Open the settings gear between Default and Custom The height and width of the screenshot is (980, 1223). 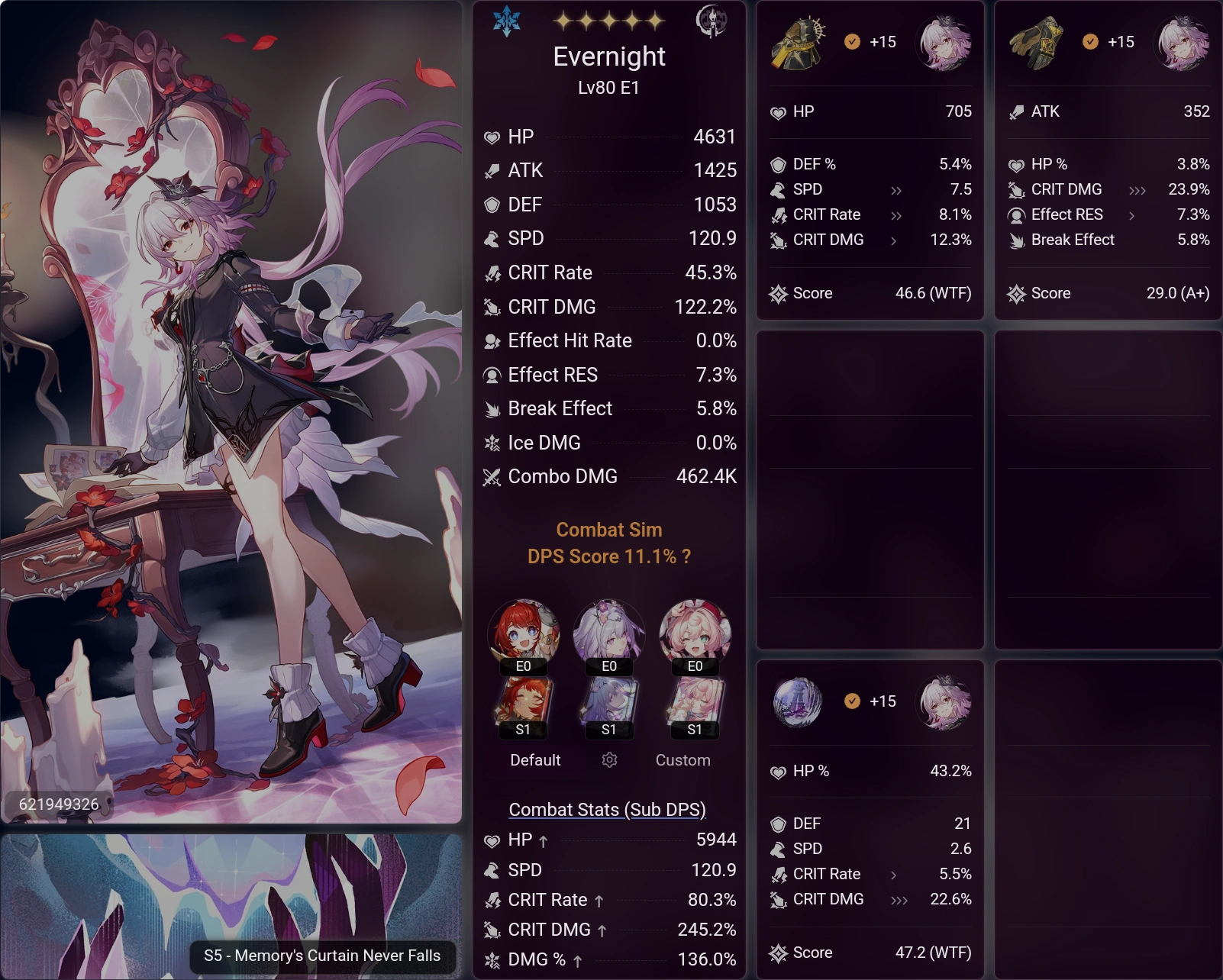tap(608, 760)
